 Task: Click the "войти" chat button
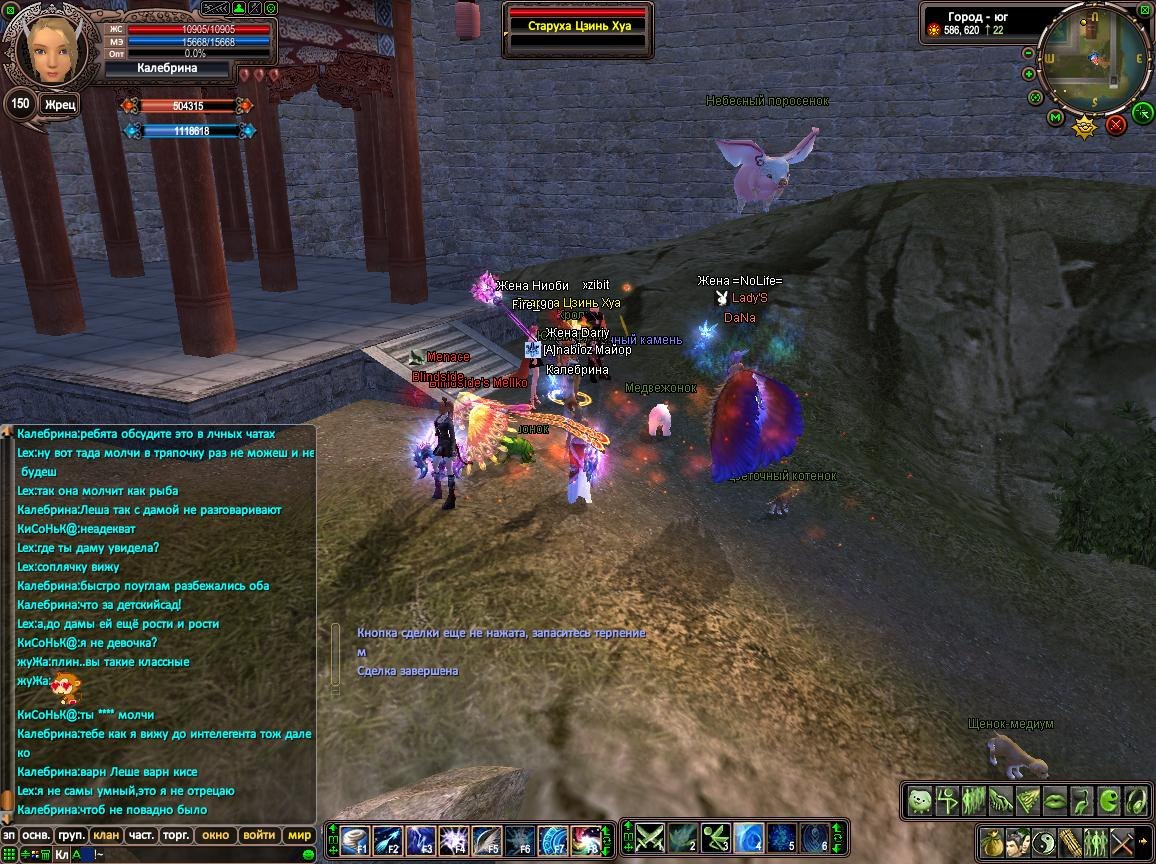[x=258, y=835]
